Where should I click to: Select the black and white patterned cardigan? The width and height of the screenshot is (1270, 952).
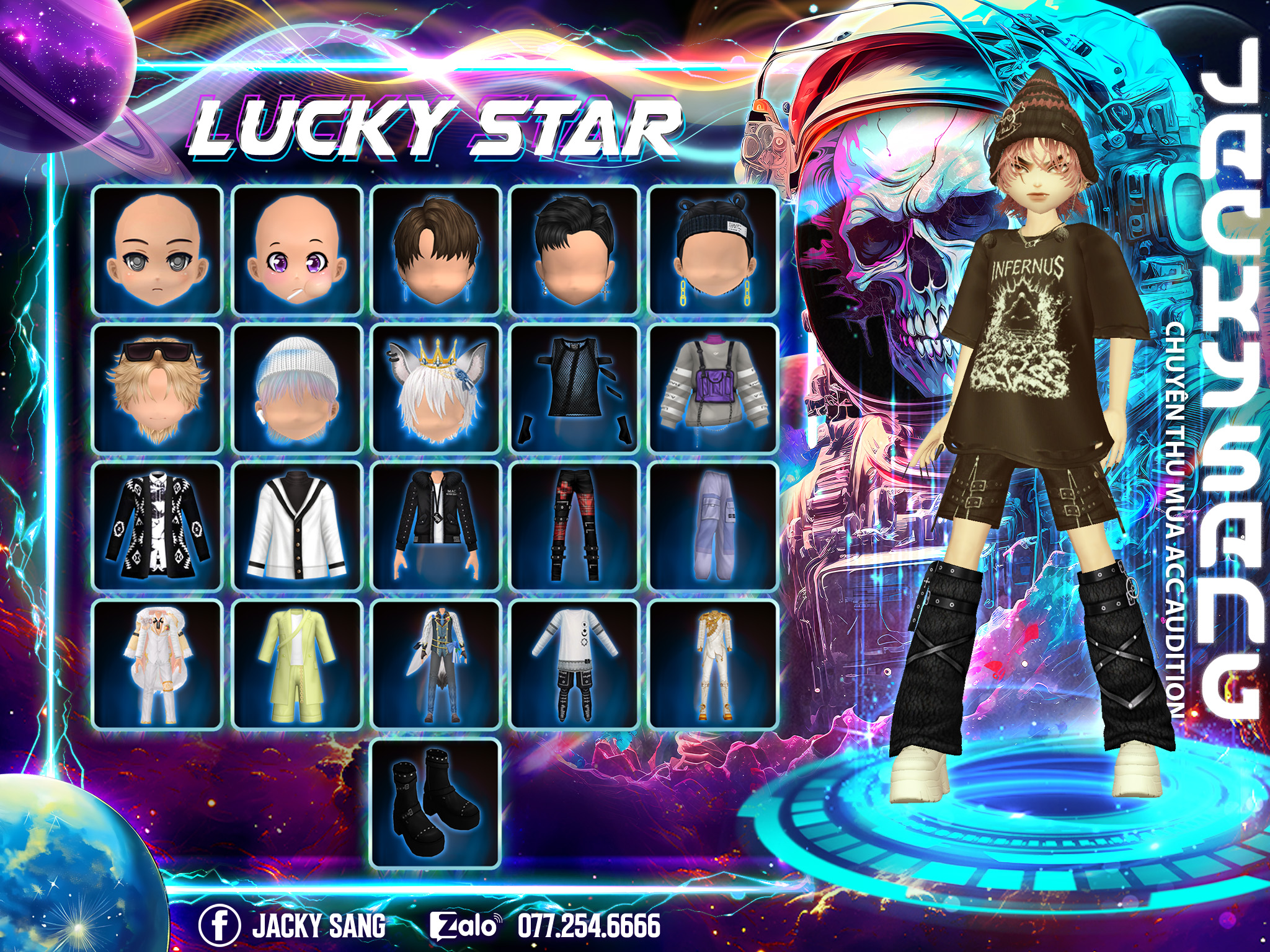coord(158,527)
